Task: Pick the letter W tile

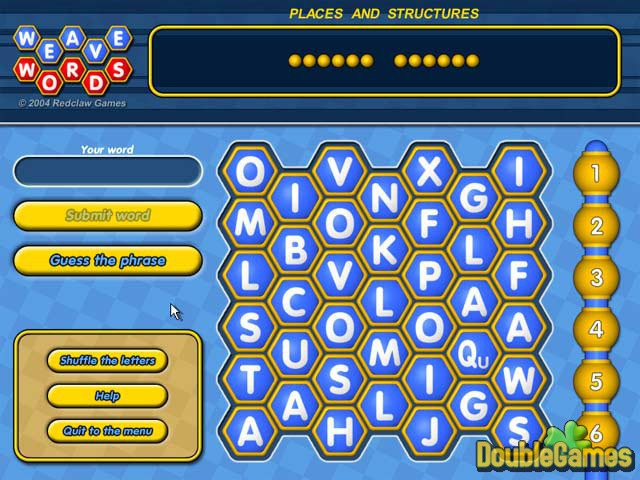Action: [518, 379]
